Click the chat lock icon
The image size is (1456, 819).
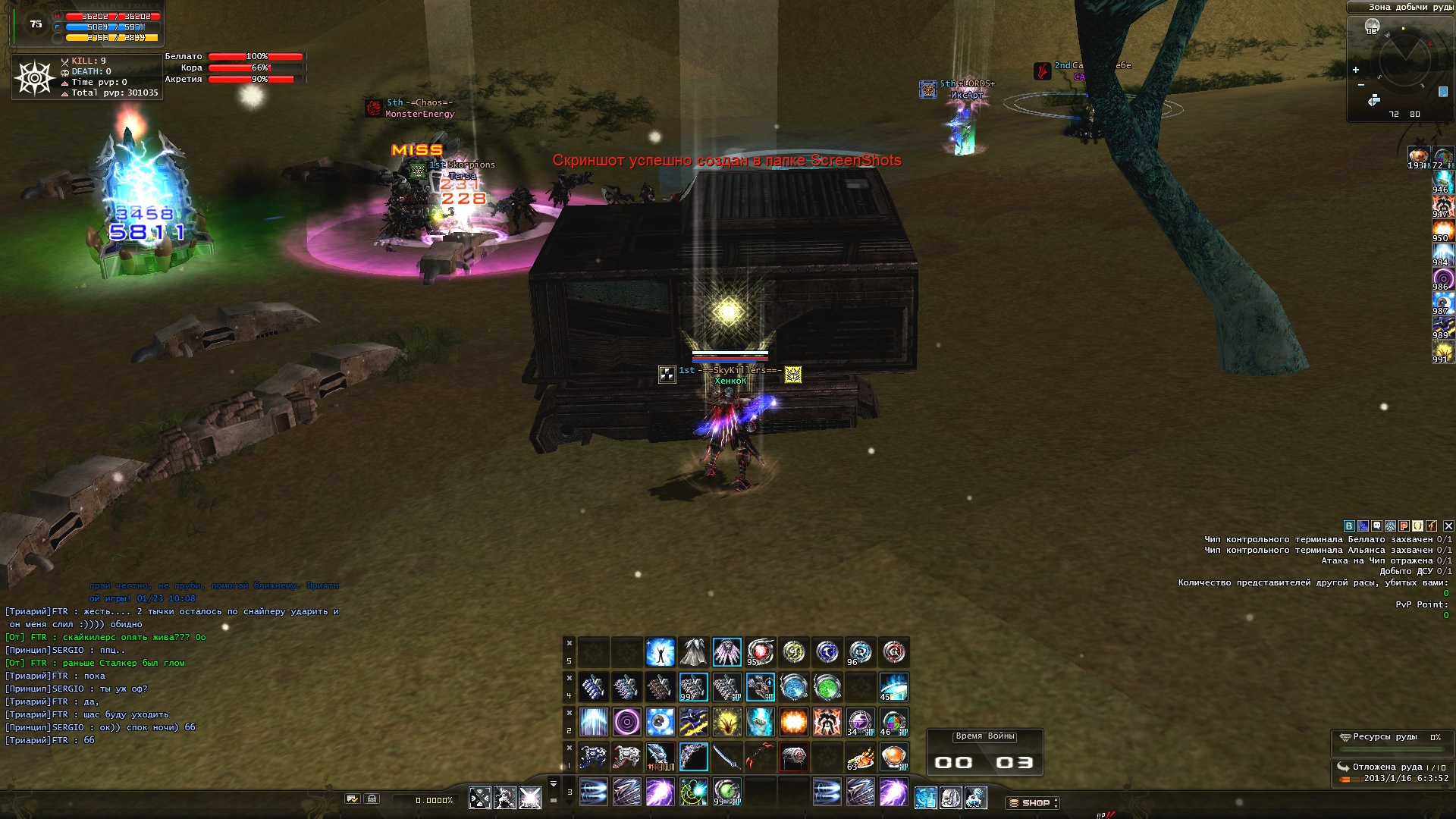click(x=372, y=799)
